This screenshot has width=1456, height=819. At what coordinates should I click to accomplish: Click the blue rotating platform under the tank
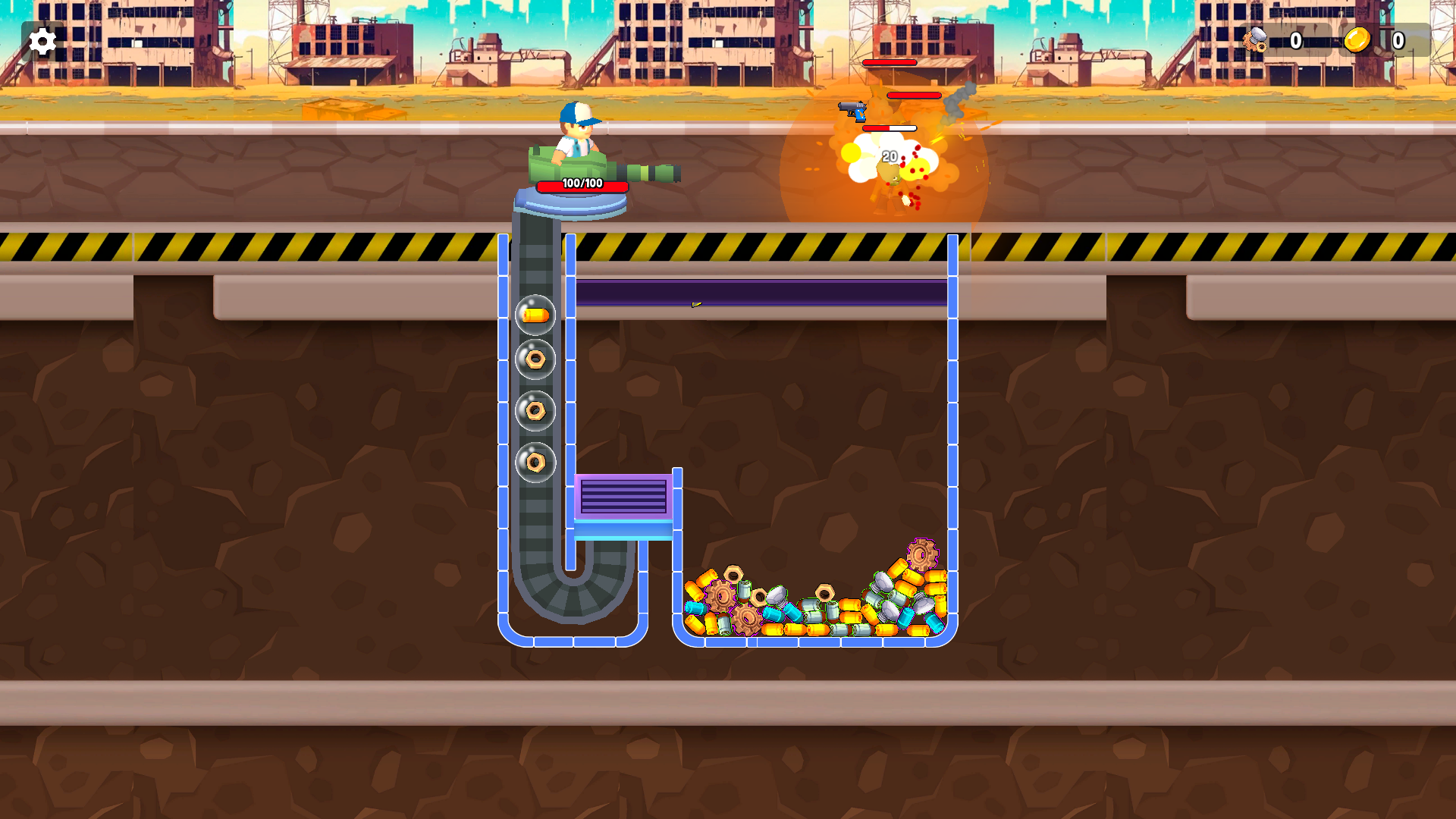(573, 203)
